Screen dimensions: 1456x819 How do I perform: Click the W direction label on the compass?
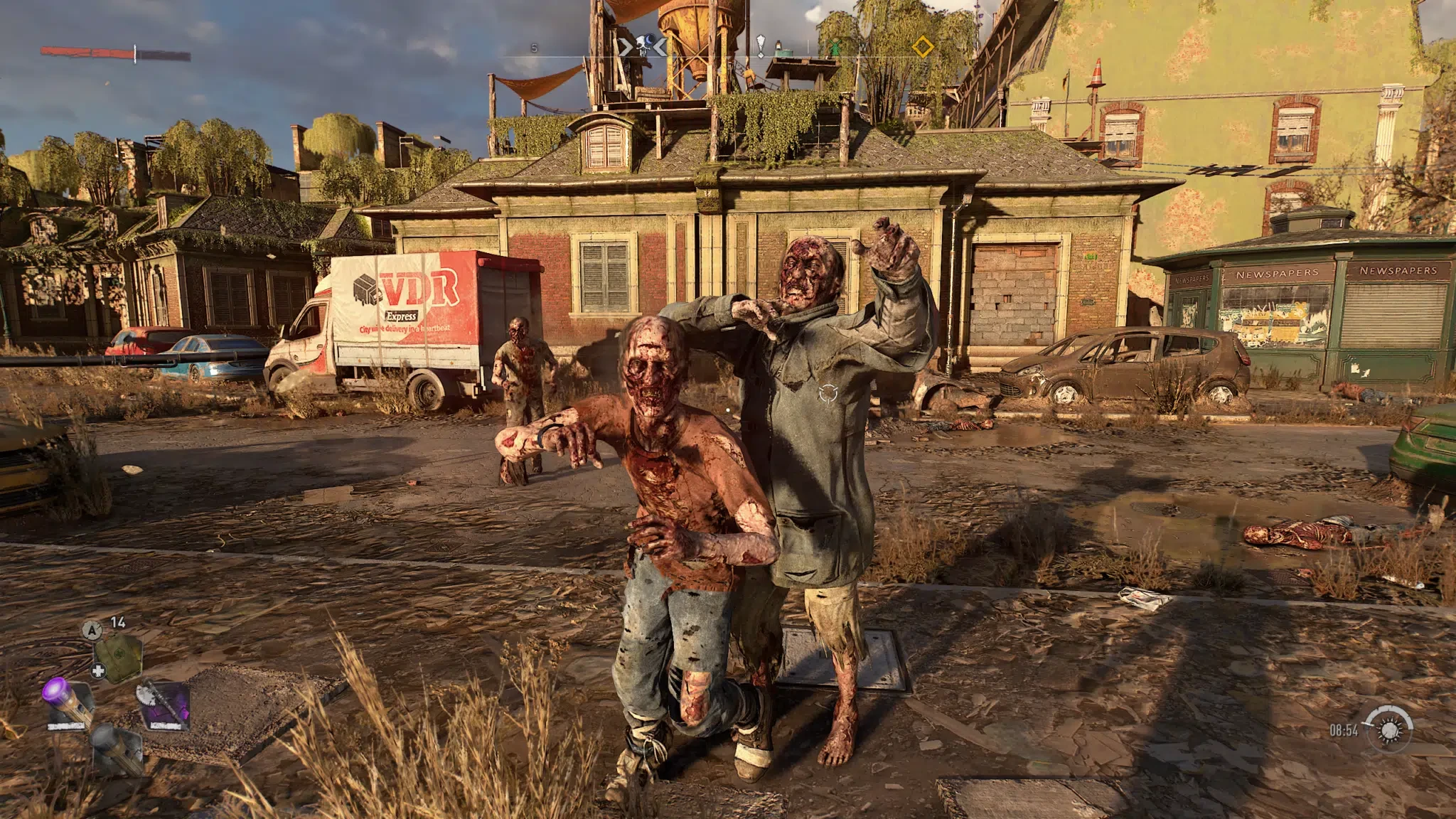click(862, 45)
